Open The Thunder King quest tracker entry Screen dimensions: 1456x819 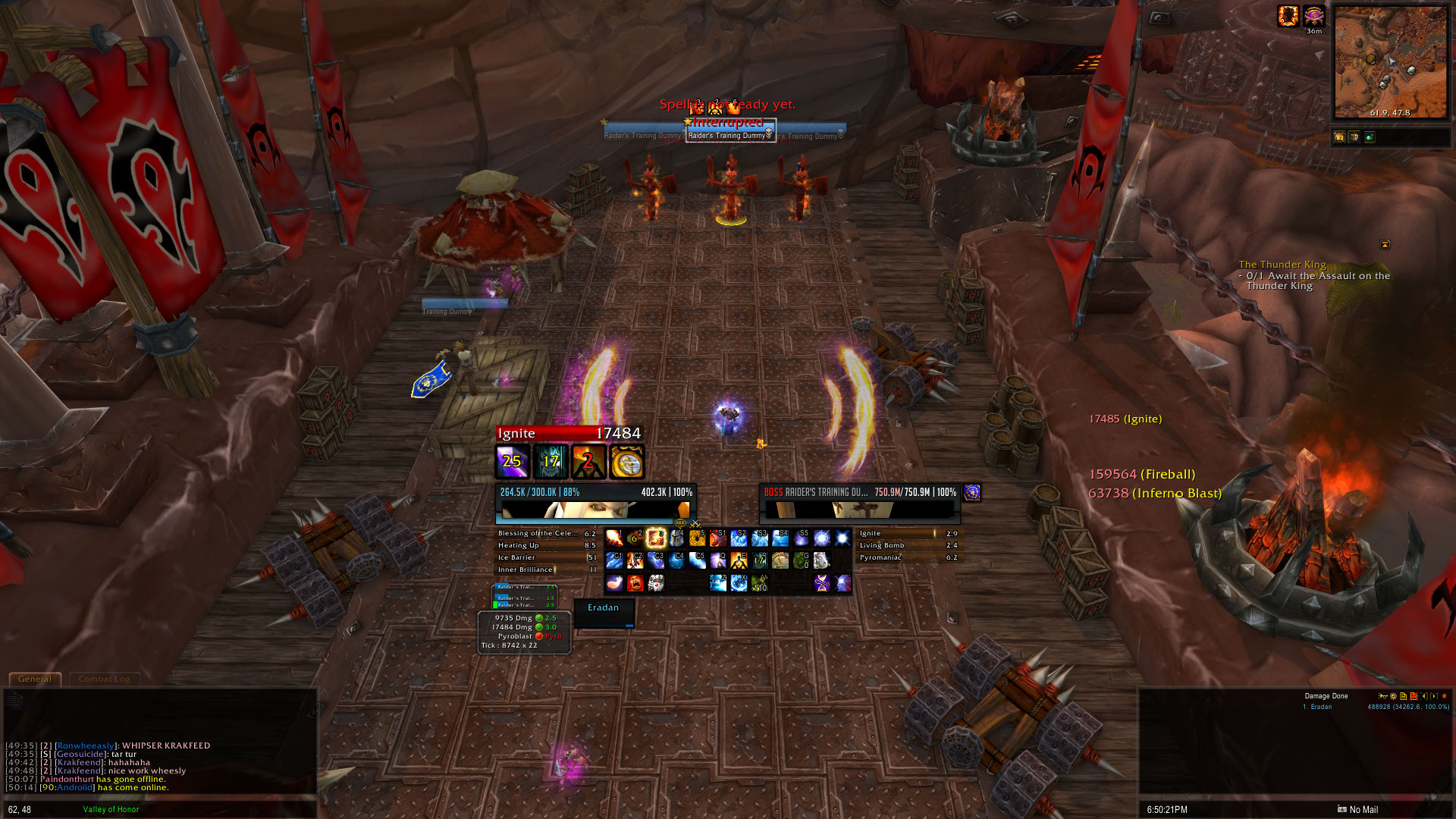tap(1282, 265)
